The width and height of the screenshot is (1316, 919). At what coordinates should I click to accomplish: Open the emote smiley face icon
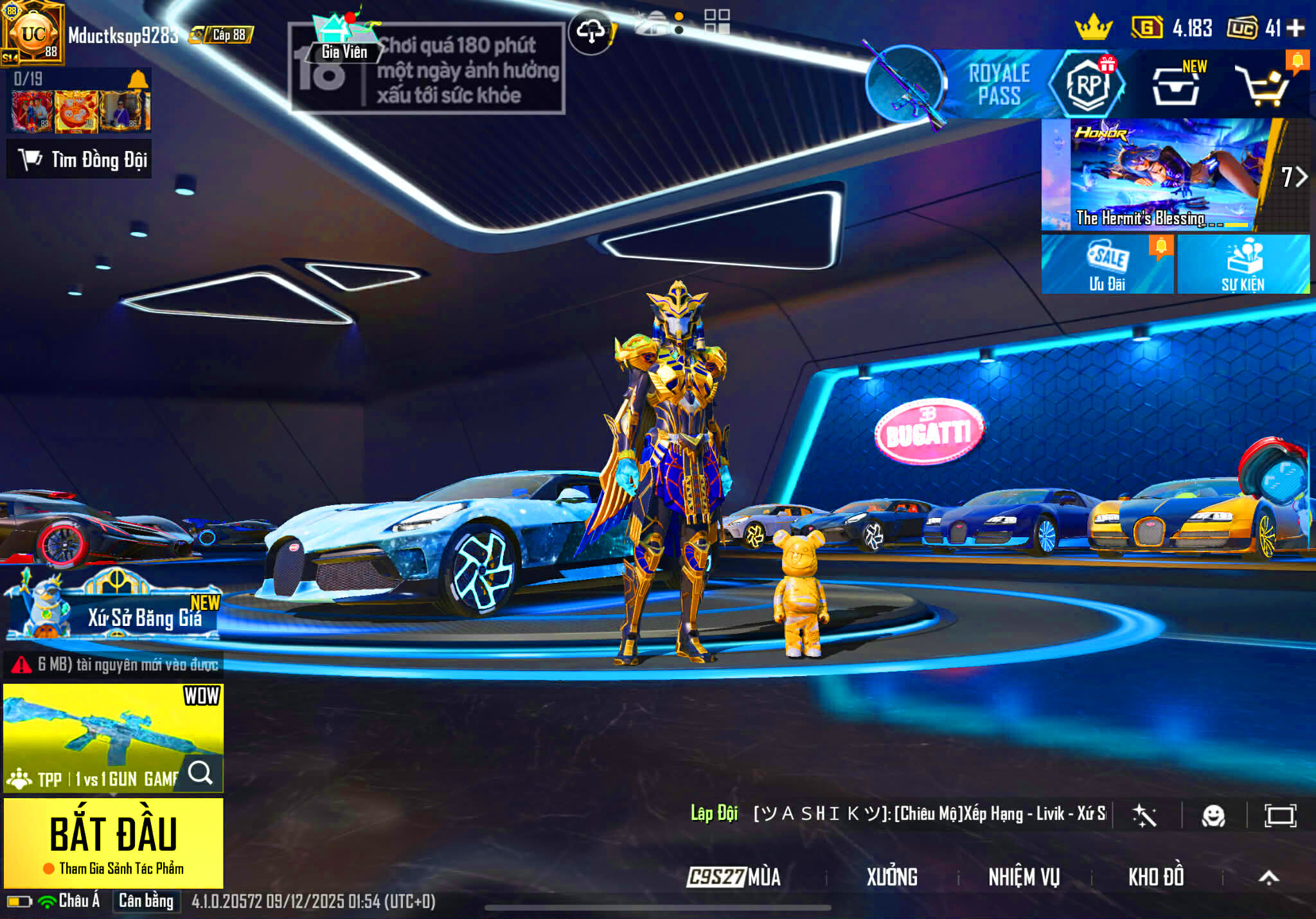[1213, 816]
